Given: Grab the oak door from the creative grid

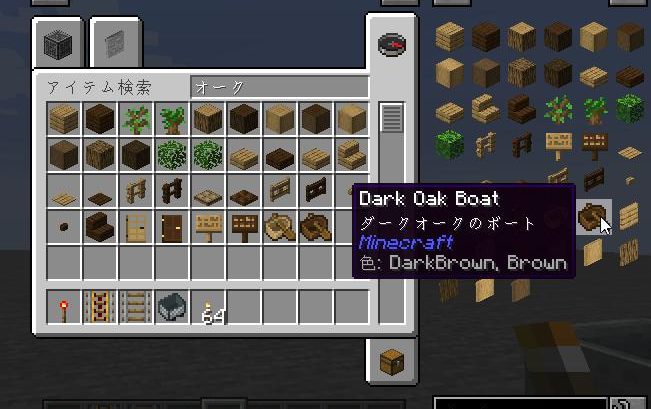Looking at the screenshot, I should tap(134, 228).
